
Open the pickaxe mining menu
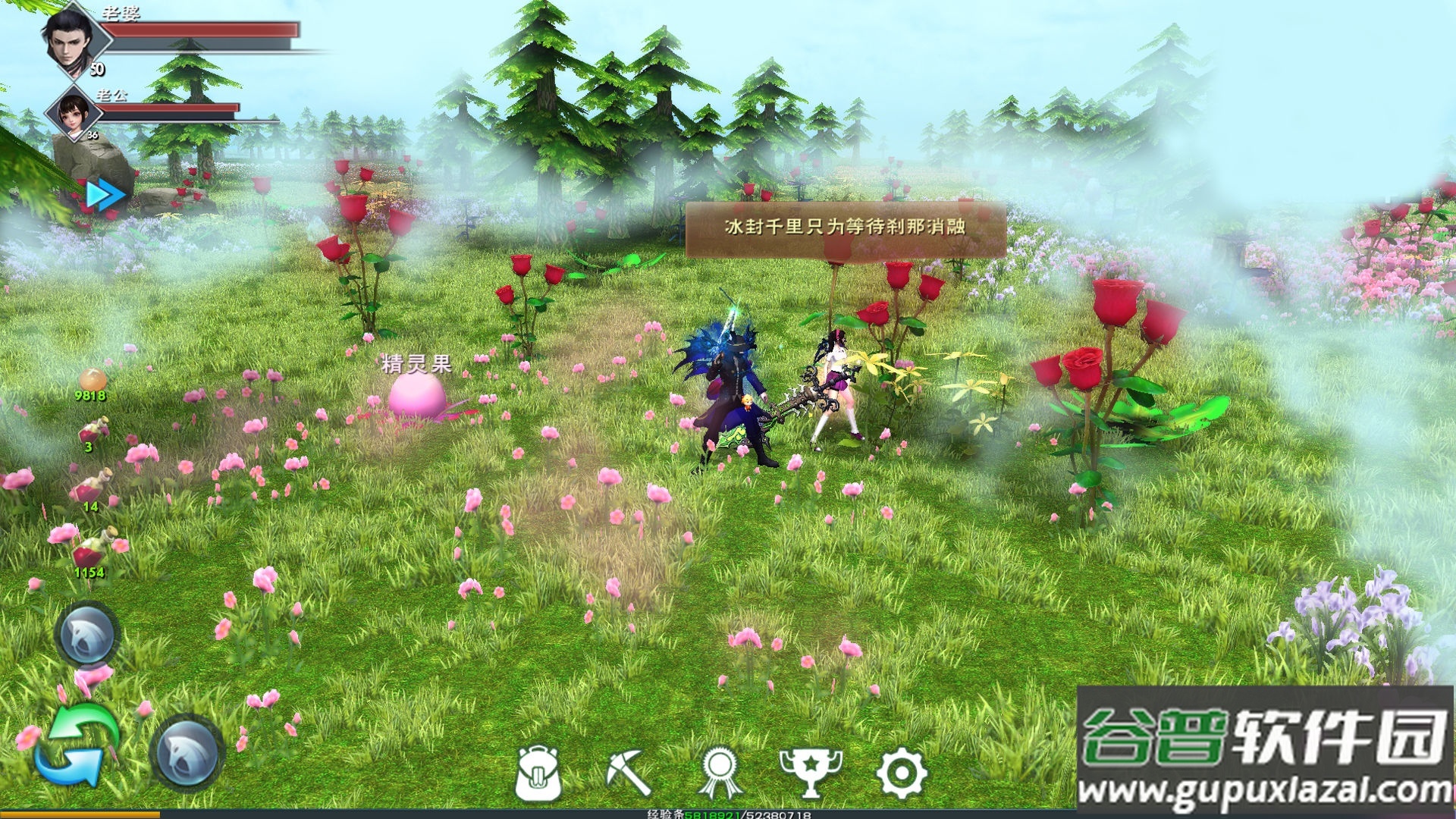coord(629,772)
